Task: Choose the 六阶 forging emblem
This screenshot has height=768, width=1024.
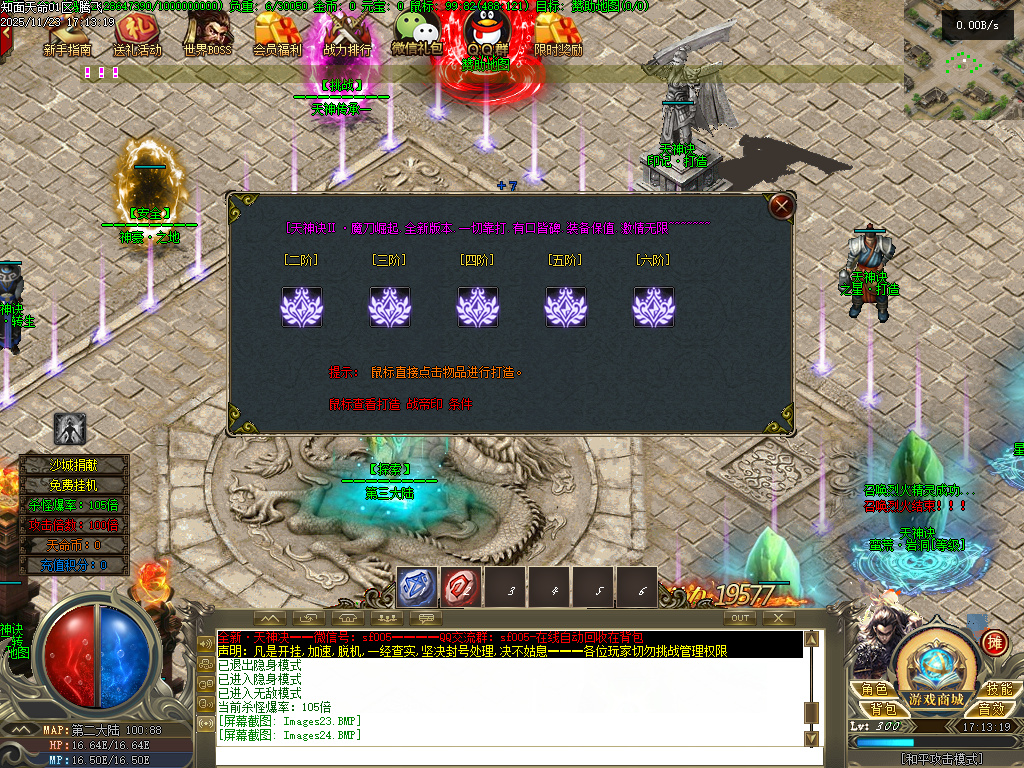Action: point(653,307)
